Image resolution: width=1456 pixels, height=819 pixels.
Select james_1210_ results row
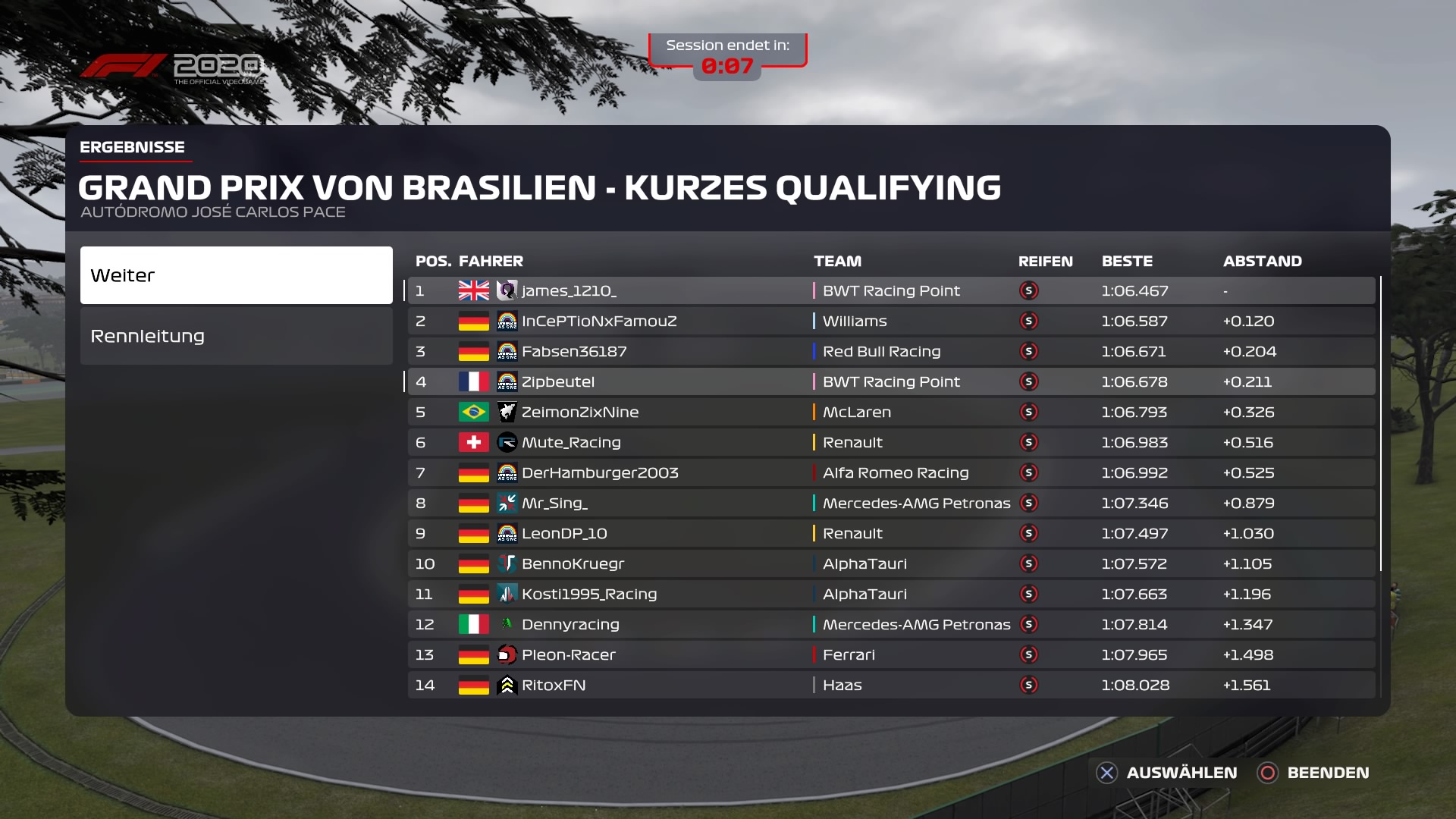[891, 290]
